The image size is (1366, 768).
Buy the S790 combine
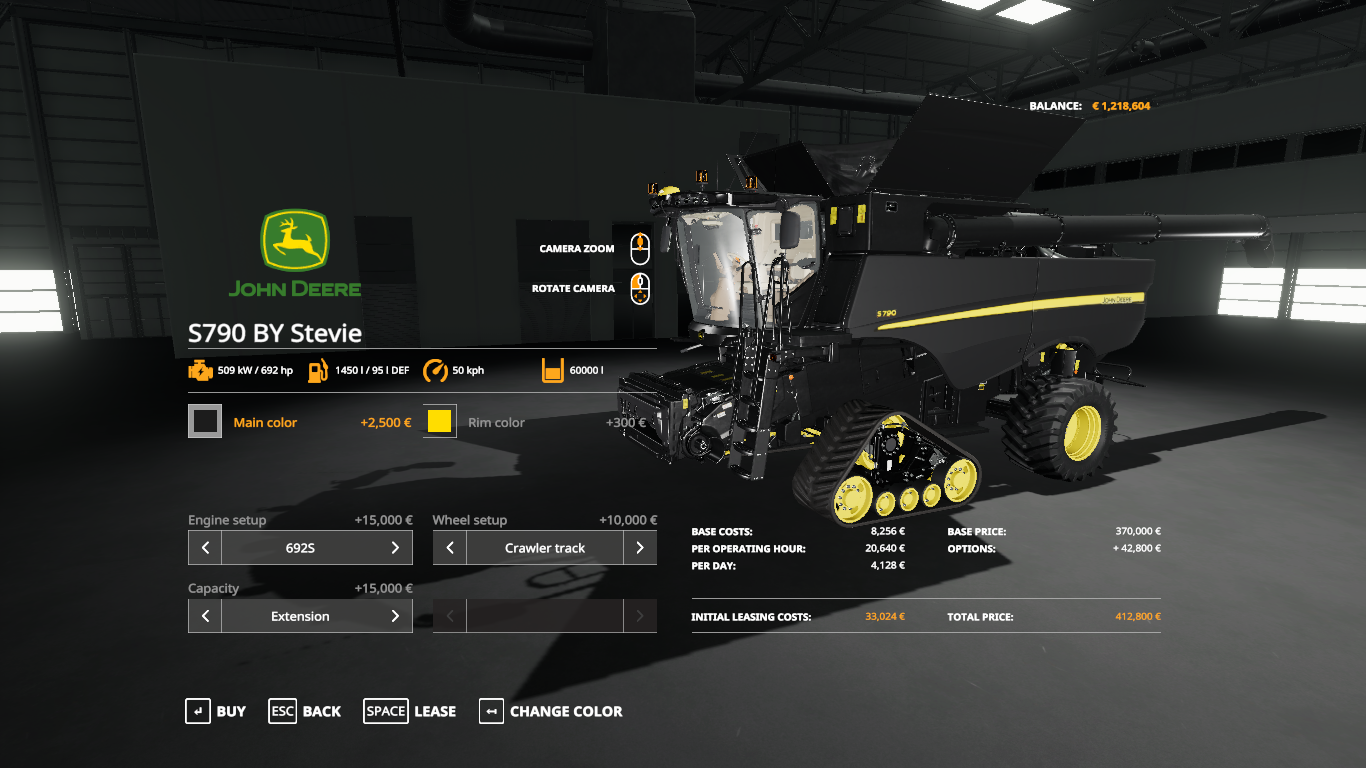[215, 711]
